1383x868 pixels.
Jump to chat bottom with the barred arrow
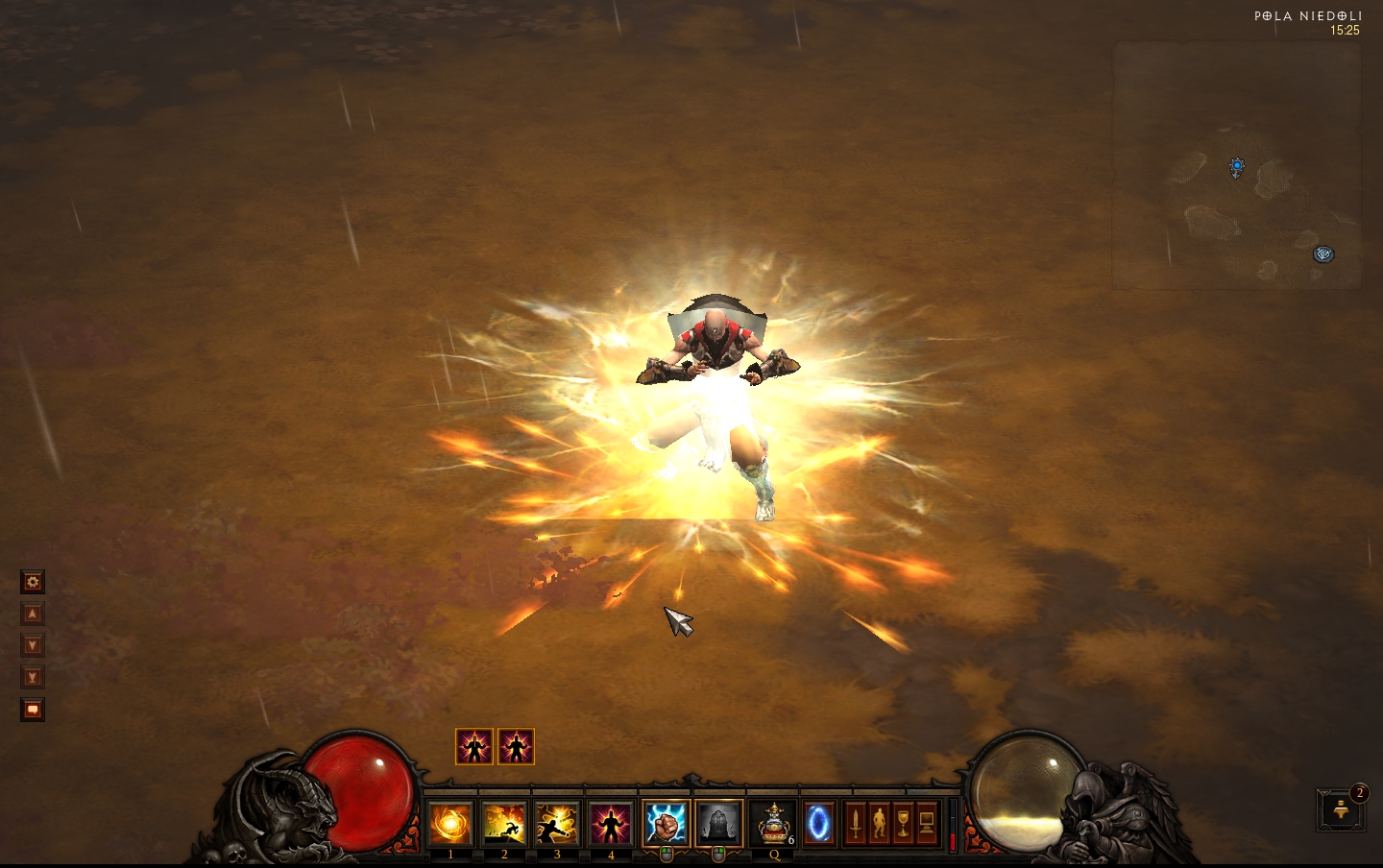coord(33,677)
